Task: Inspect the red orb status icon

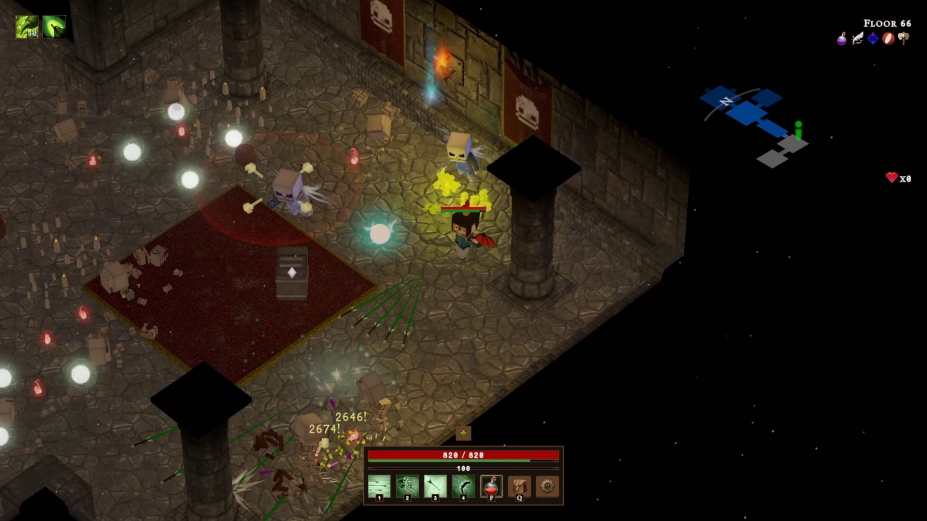Action: coord(887,39)
